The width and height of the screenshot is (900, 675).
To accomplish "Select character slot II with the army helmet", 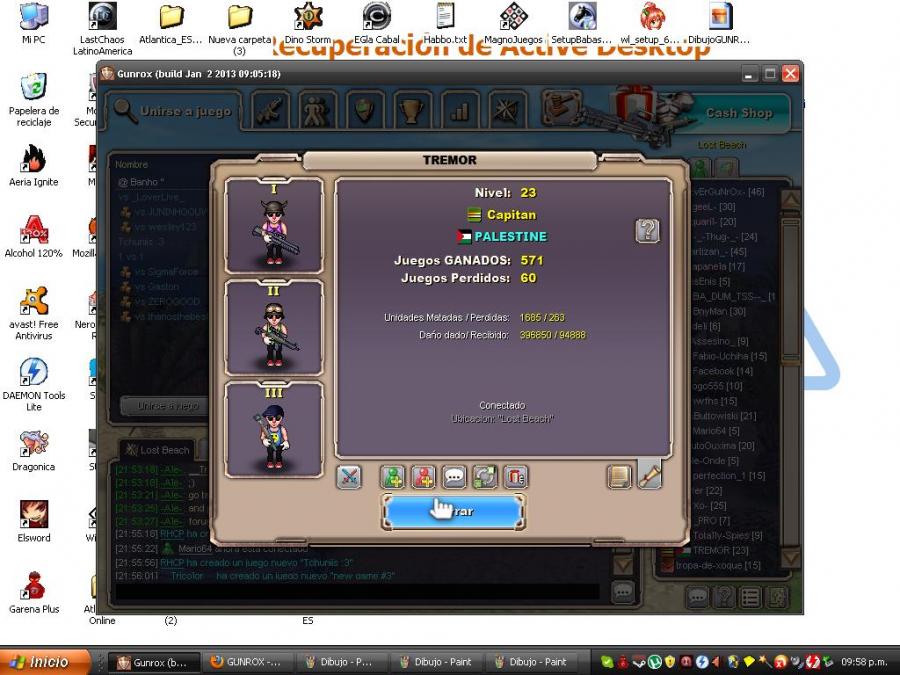I will [x=274, y=327].
